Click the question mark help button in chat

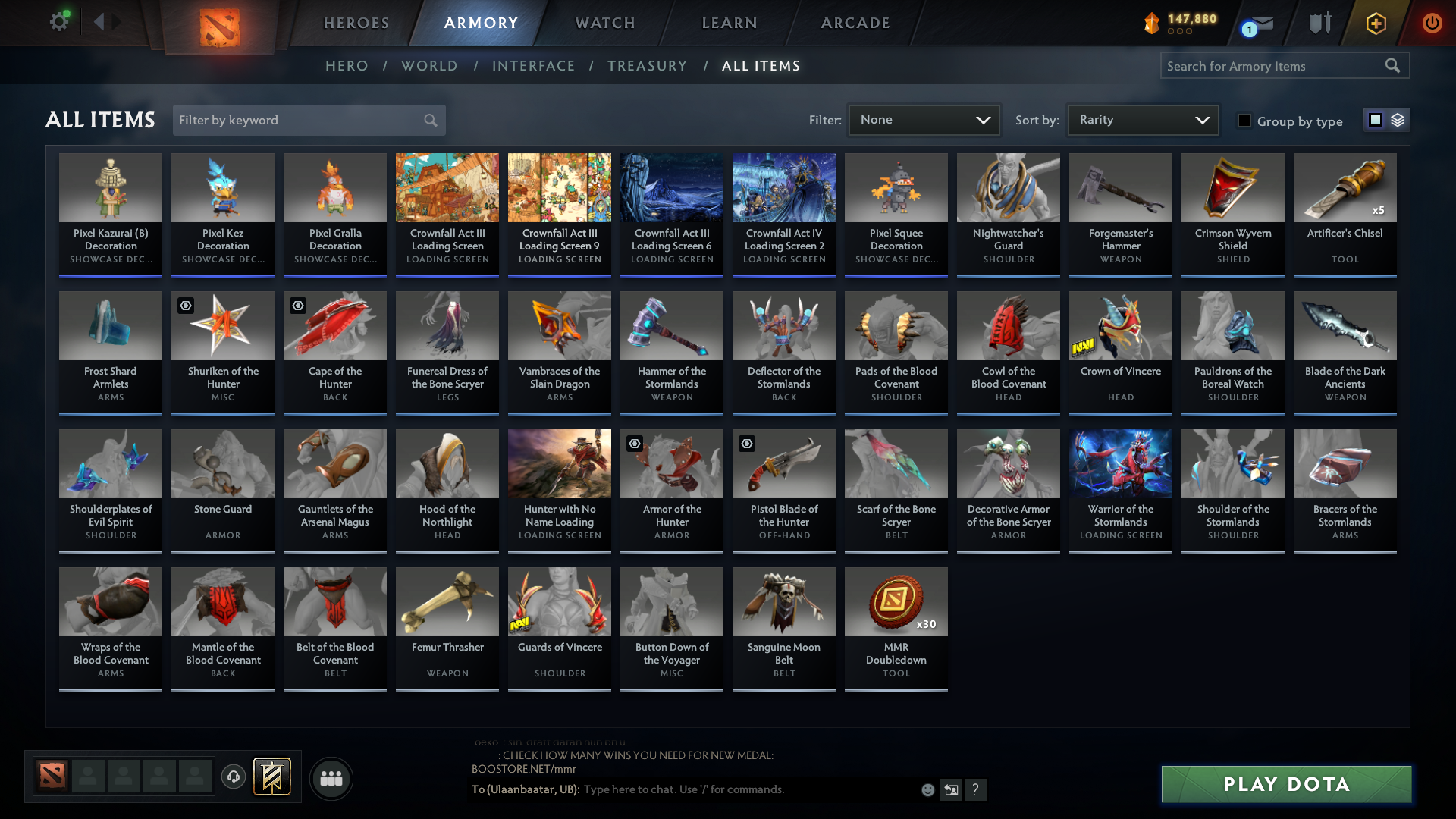pos(976,789)
